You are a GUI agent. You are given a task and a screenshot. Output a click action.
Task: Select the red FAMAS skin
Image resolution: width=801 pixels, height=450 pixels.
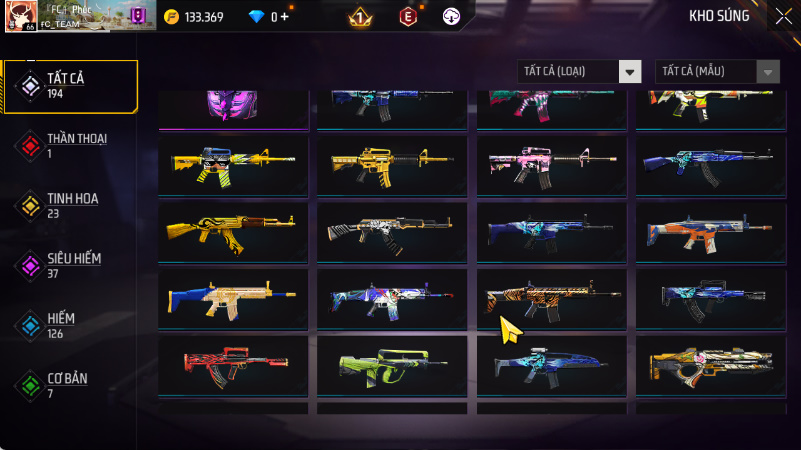coord(232,364)
